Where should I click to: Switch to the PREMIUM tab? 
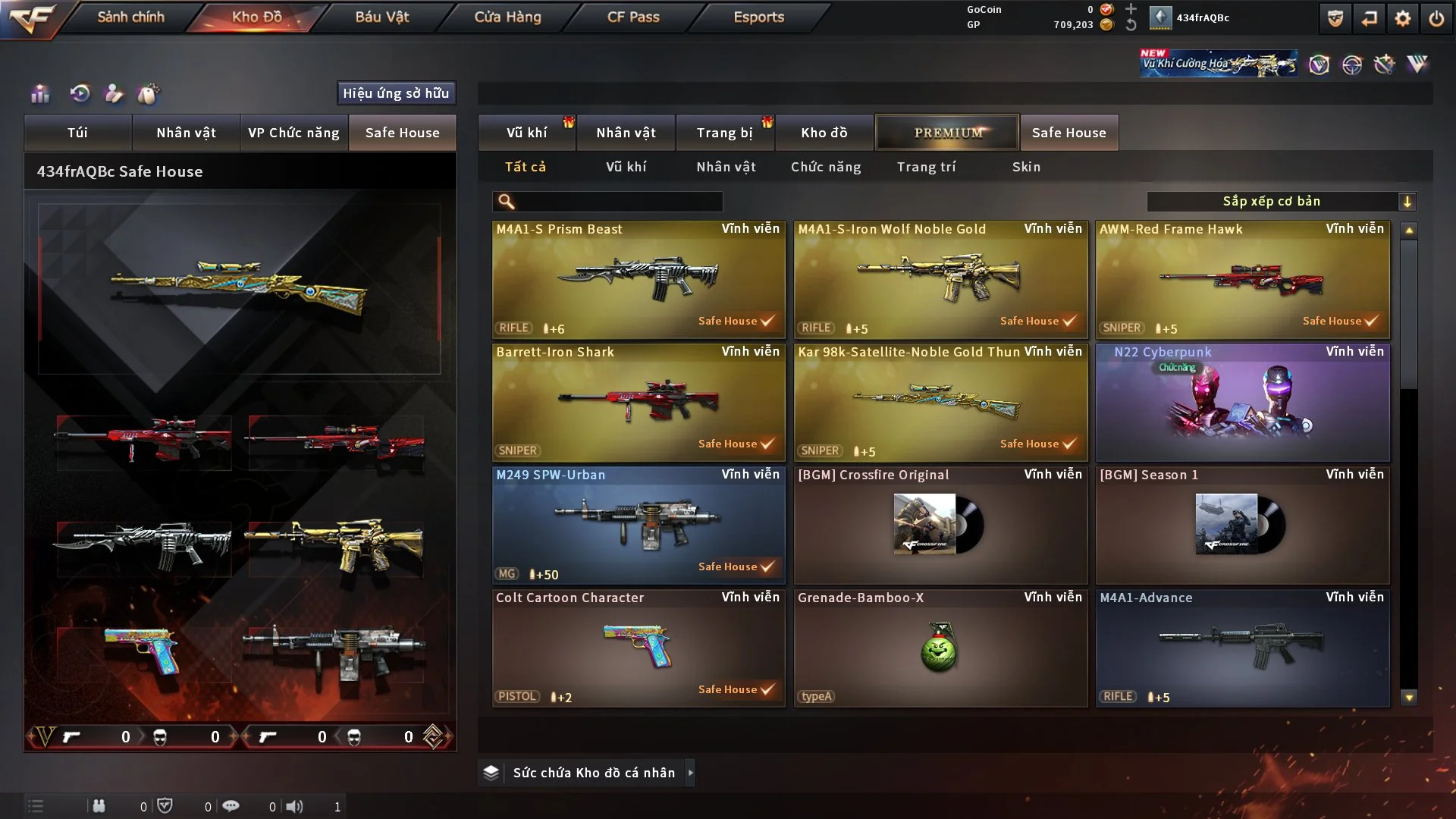click(947, 133)
